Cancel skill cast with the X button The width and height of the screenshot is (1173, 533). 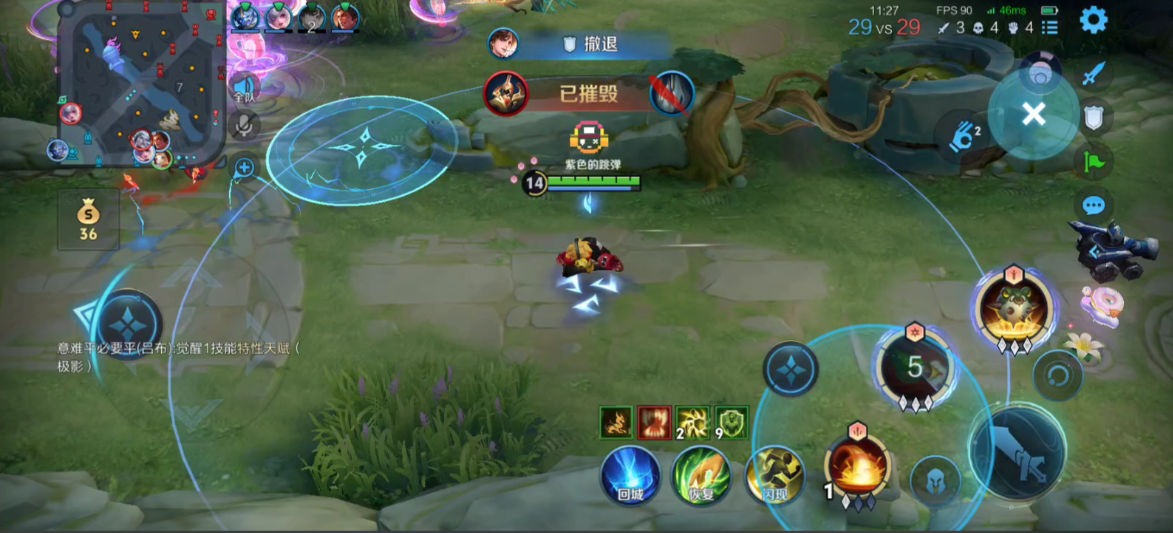1033,114
